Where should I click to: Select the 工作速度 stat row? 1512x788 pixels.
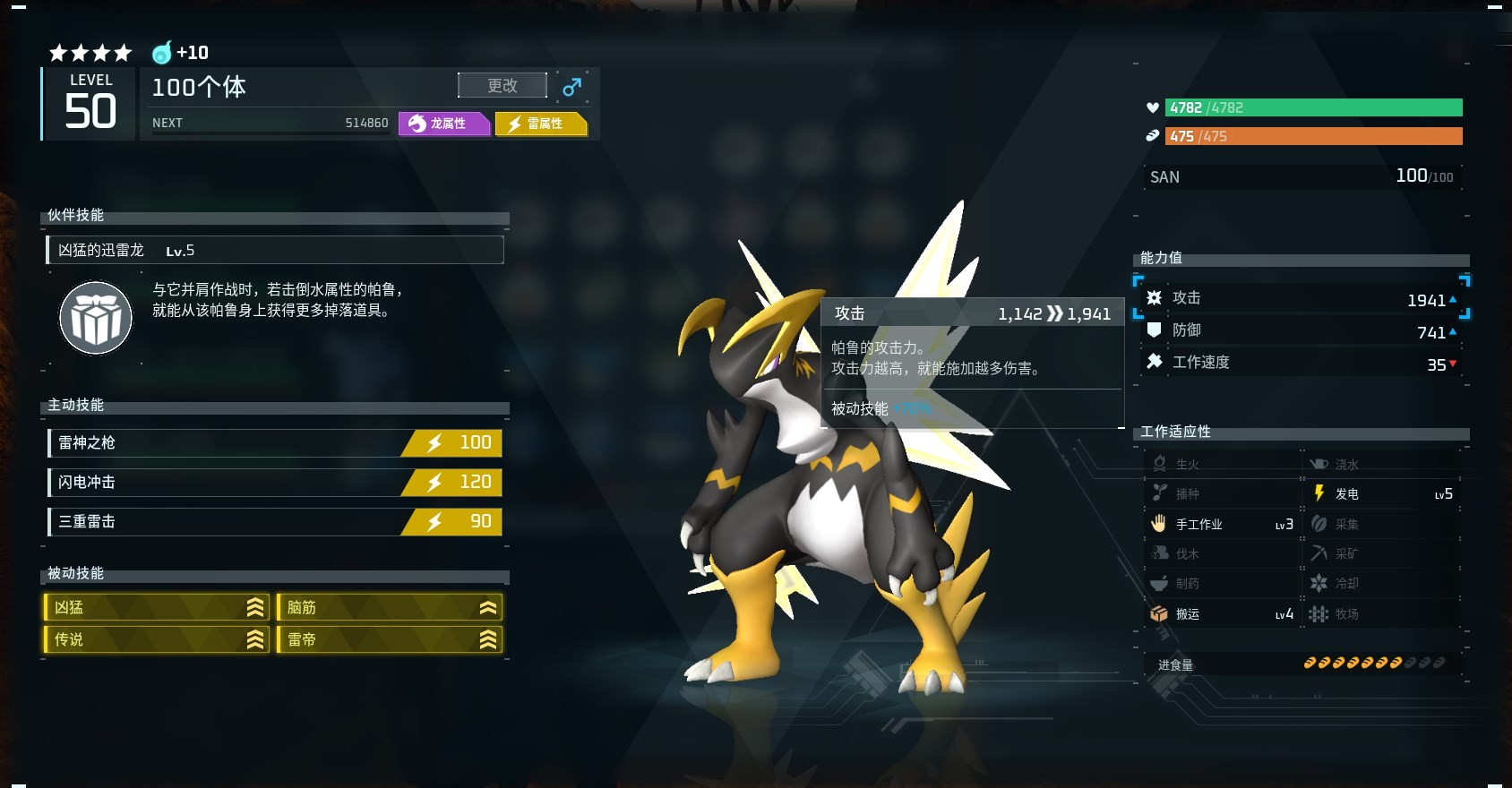(1302, 363)
